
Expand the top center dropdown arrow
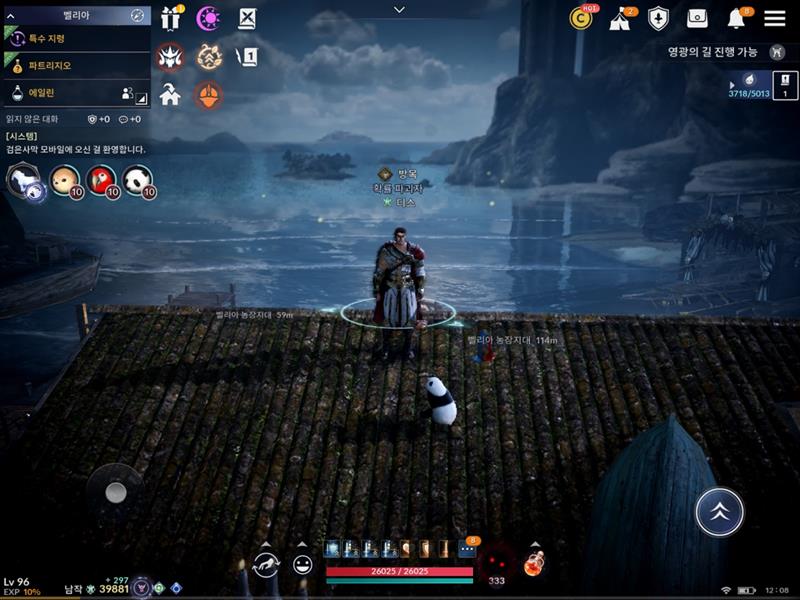coord(399,10)
